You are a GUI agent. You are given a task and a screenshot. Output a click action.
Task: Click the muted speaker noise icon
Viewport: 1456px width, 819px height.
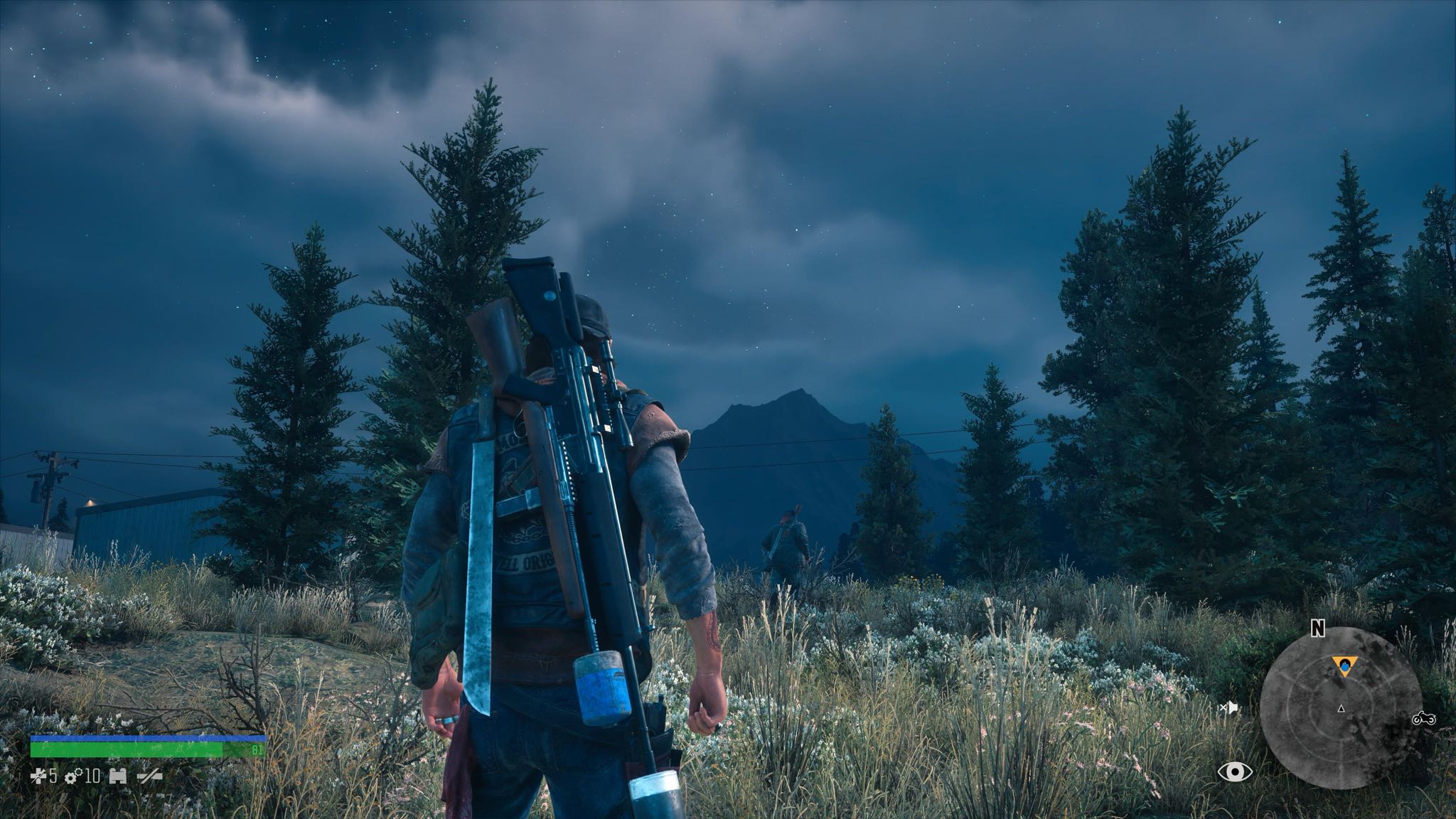coord(1228,707)
